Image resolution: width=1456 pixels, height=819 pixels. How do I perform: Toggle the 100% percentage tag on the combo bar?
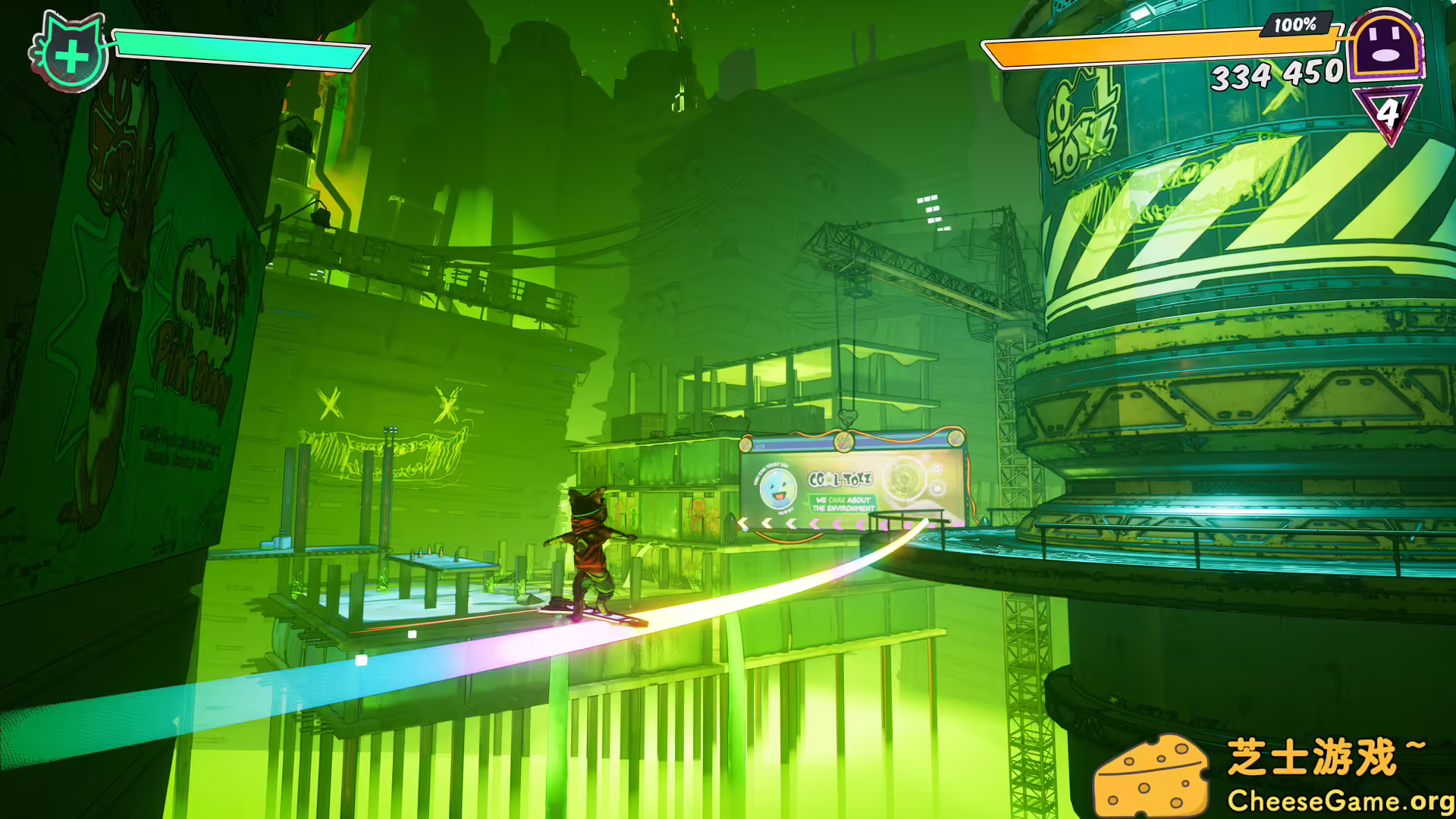pos(1294,26)
